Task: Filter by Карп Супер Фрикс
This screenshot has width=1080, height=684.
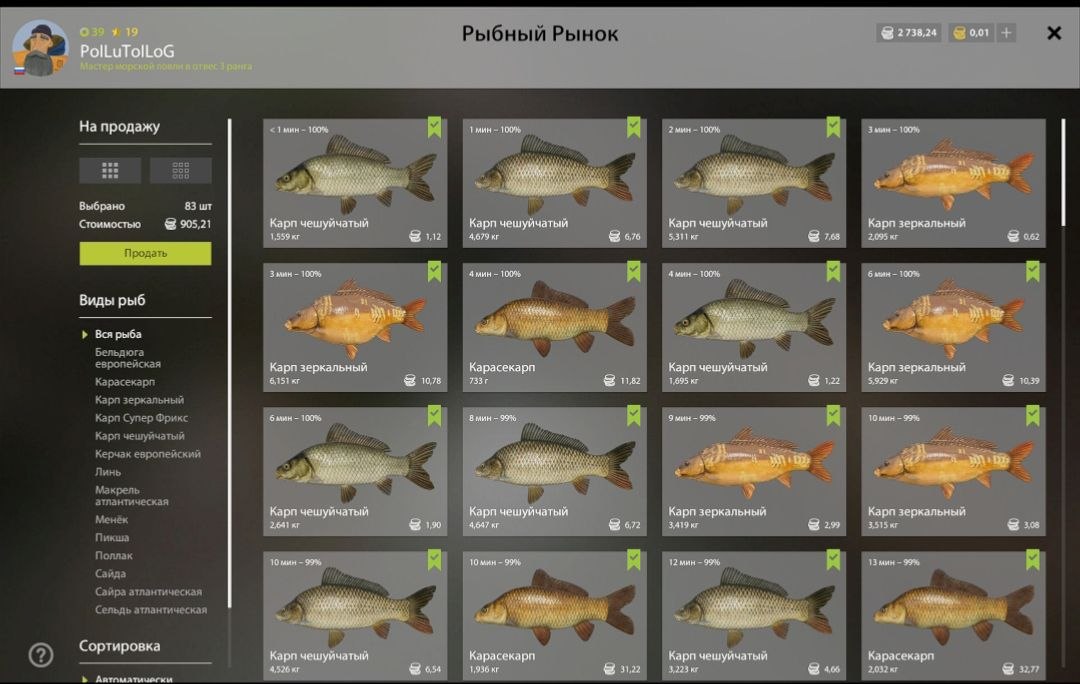Action: [x=141, y=418]
